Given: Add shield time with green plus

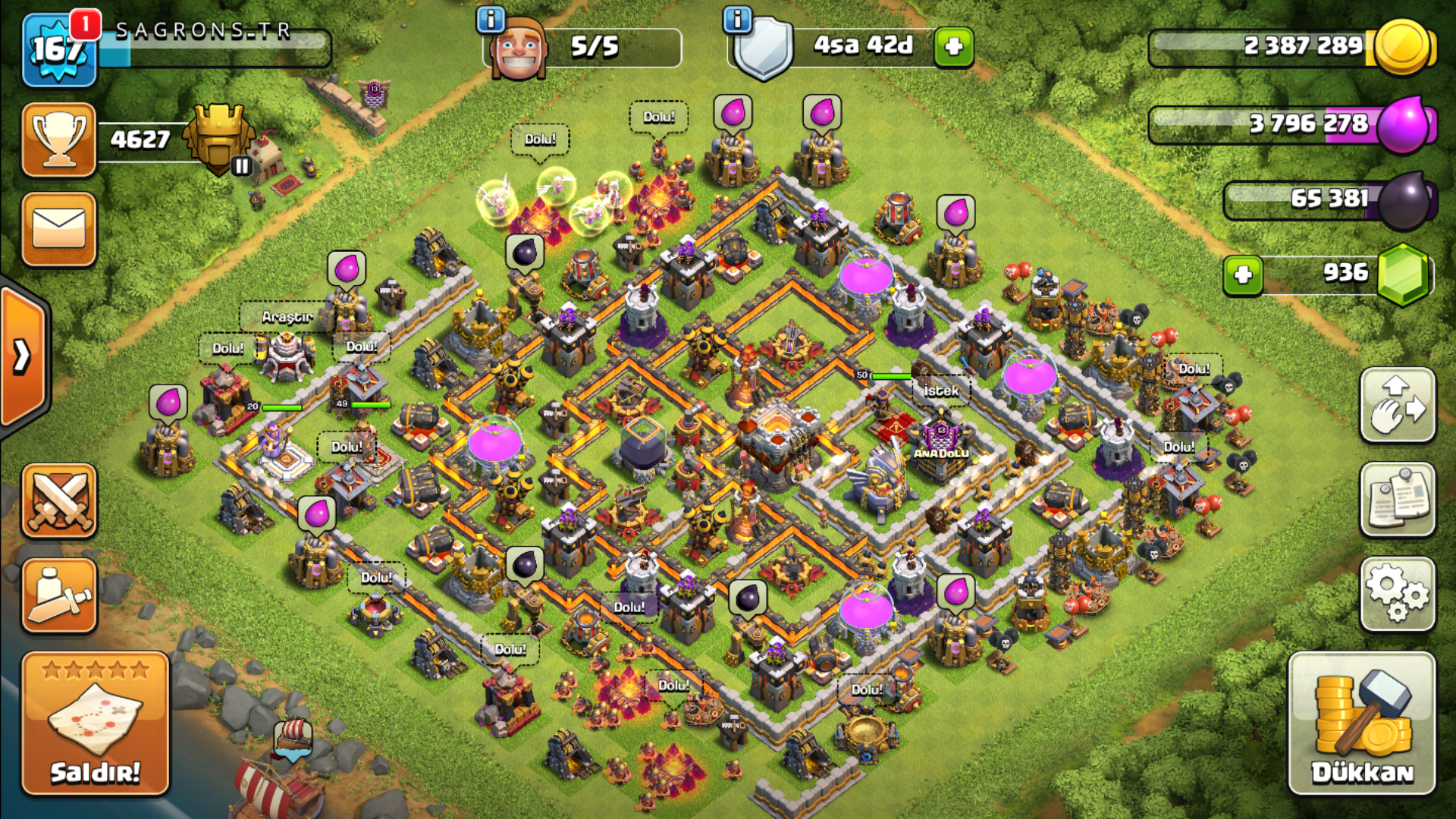Looking at the screenshot, I should [x=954, y=47].
